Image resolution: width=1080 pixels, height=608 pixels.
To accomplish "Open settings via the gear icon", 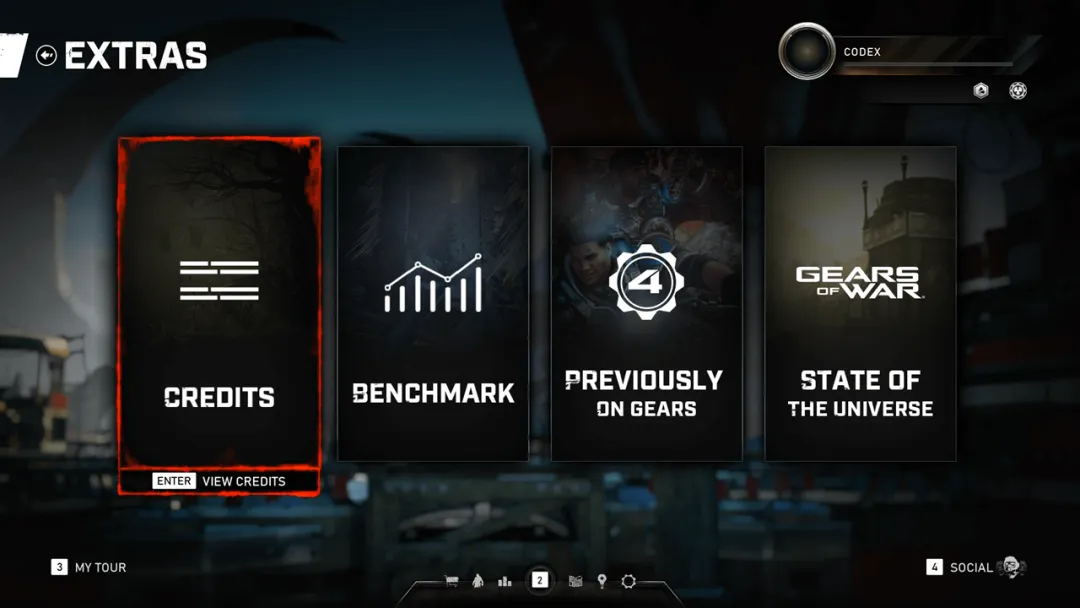I will (x=628, y=581).
